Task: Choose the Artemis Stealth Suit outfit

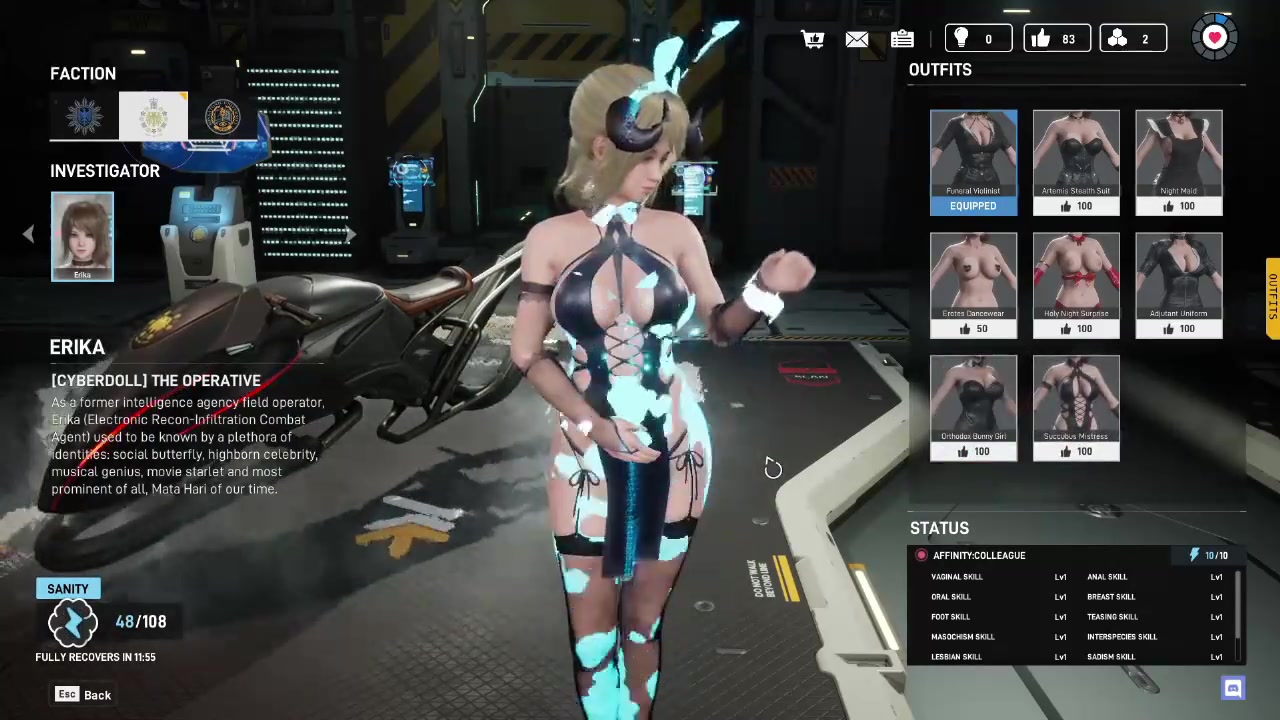Action: click(x=1076, y=162)
